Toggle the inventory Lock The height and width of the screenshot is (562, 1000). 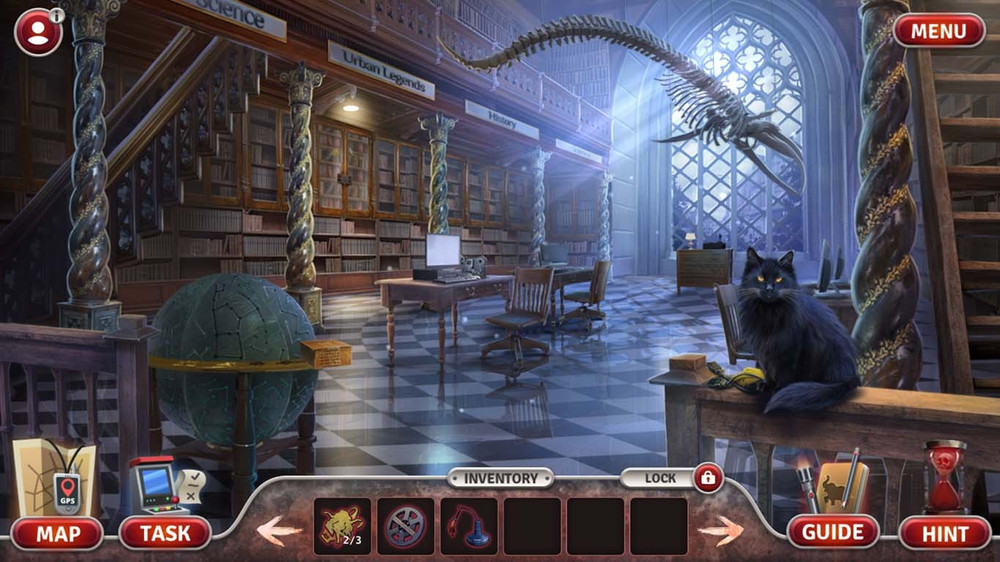708,478
